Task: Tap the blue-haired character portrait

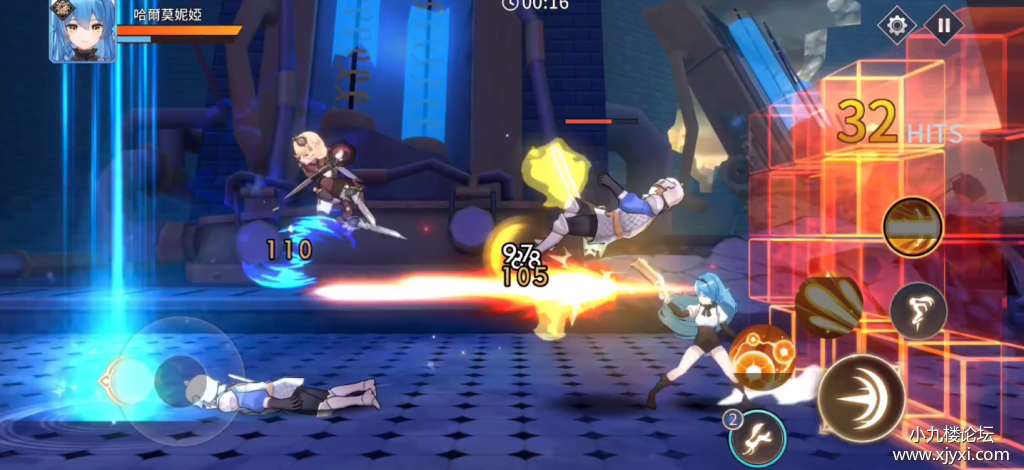Action: pos(83,30)
